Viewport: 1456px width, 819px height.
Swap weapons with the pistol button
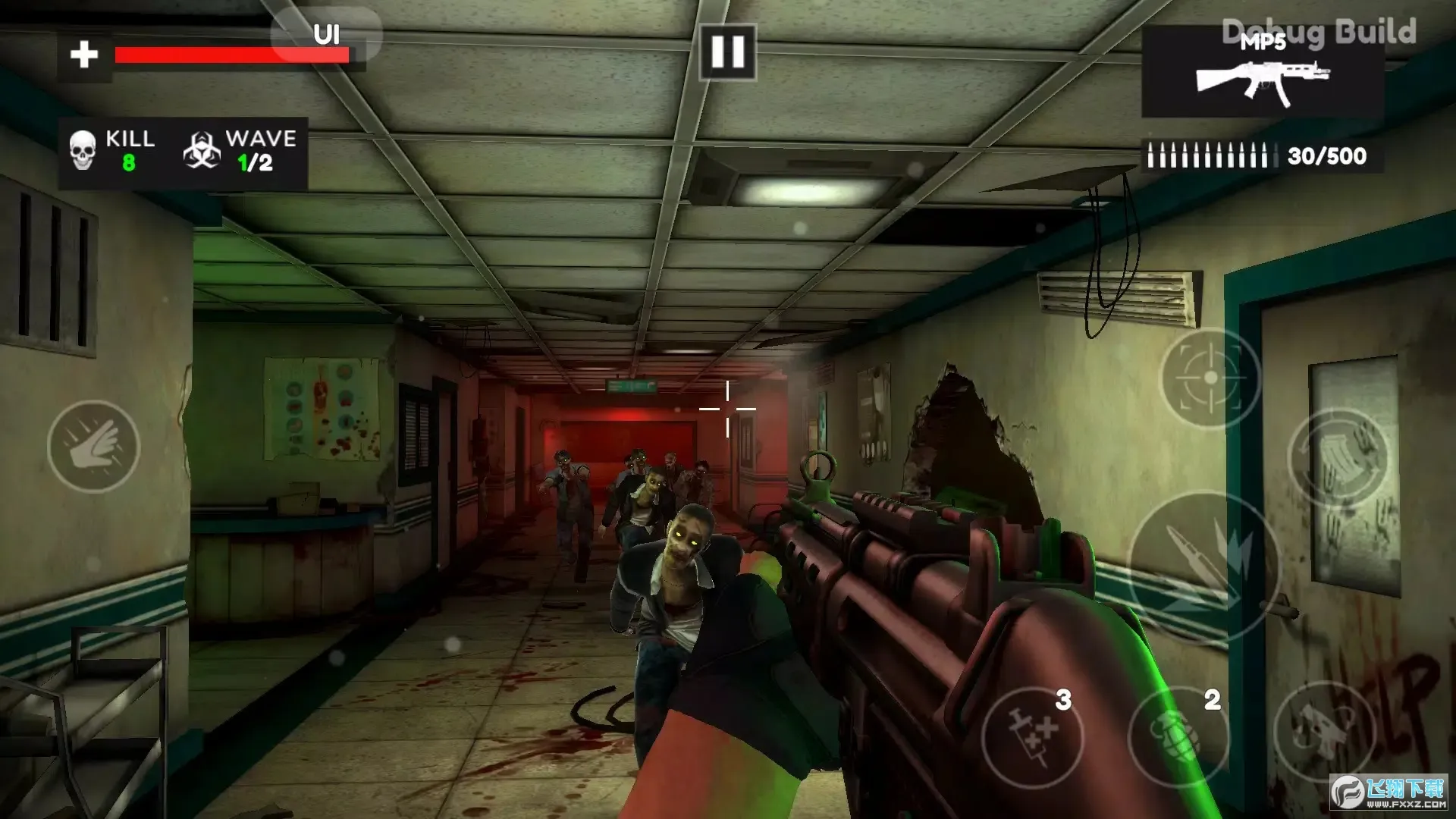pos(1323,730)
